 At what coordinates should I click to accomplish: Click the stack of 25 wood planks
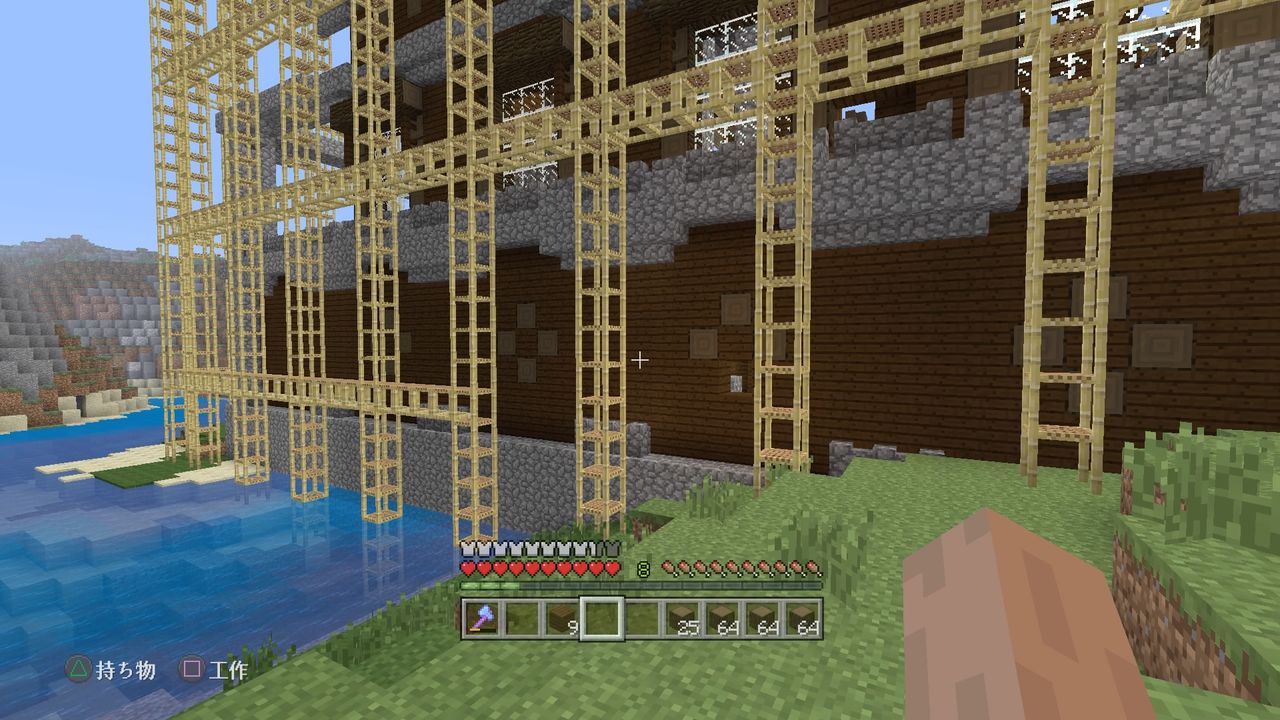[685, 617]
